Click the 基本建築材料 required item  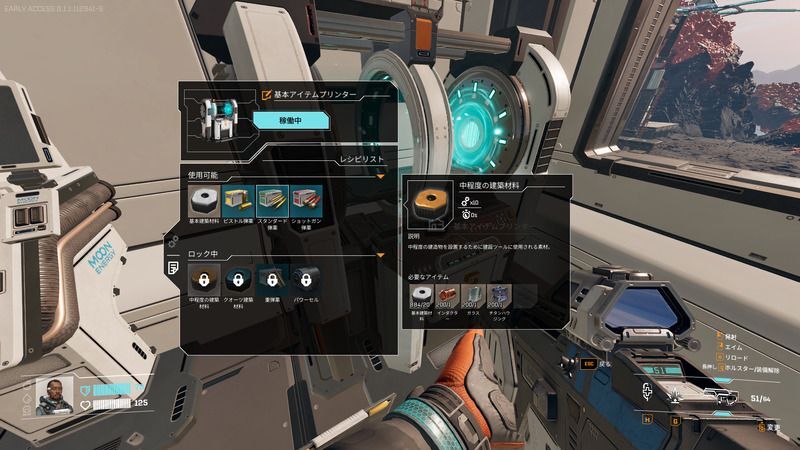420,296
